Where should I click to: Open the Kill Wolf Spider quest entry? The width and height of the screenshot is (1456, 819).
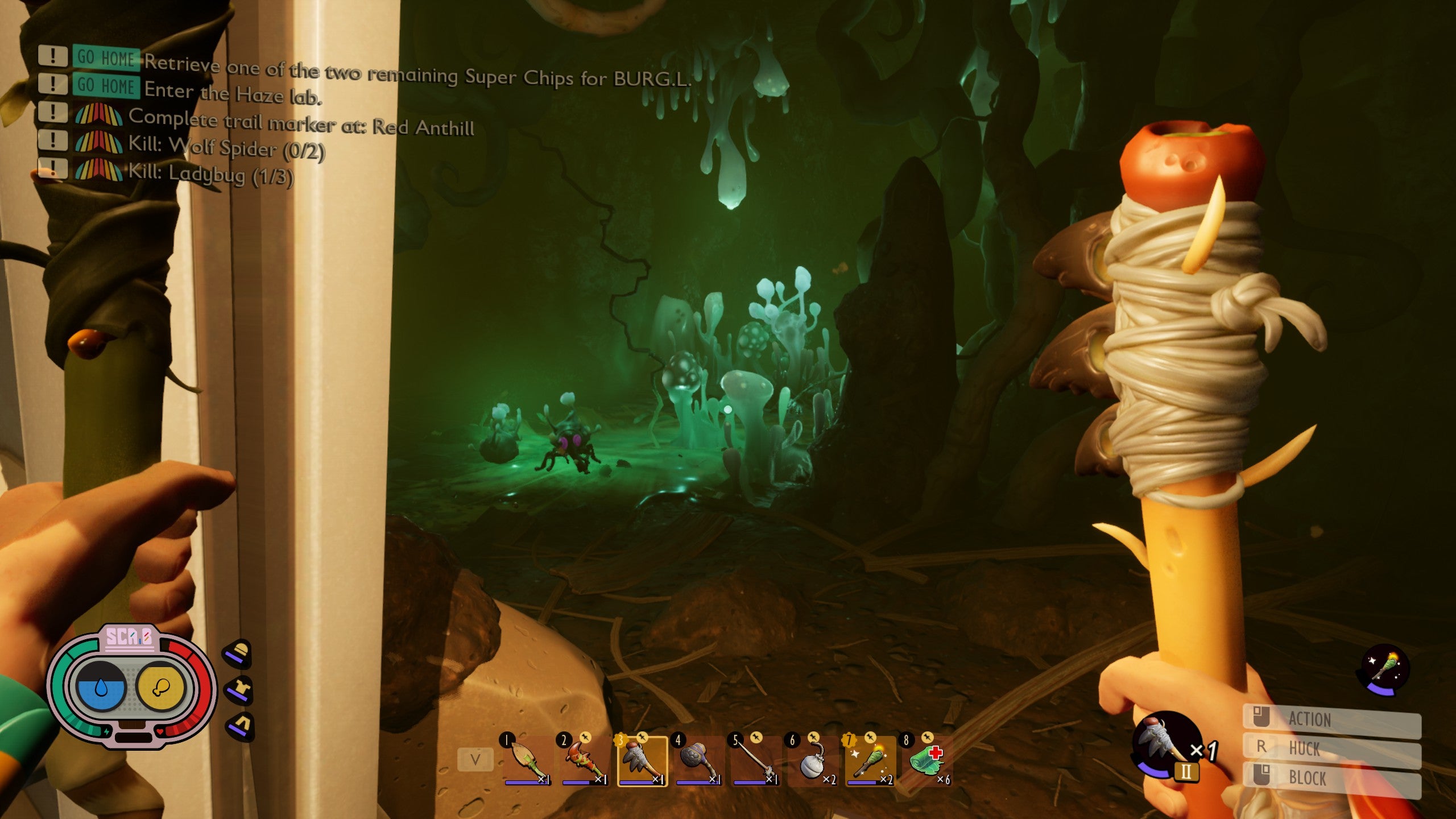coord(226,147)
